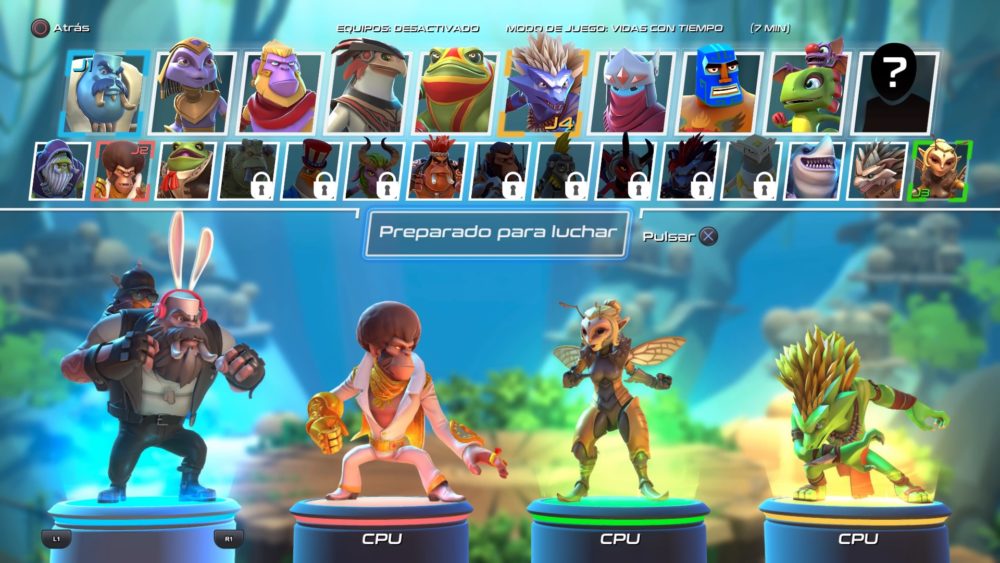Choose the purple pharaoh ape portrait
Viewport: 1000px width, 563px height.
(194, 93)
